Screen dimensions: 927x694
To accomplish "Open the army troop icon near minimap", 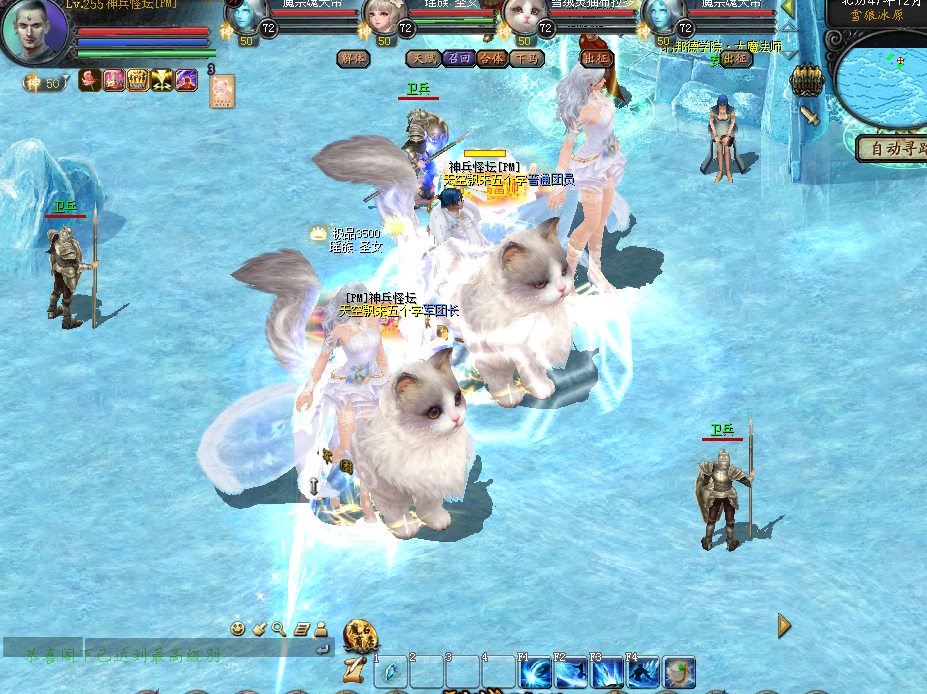I will point(806,79).
